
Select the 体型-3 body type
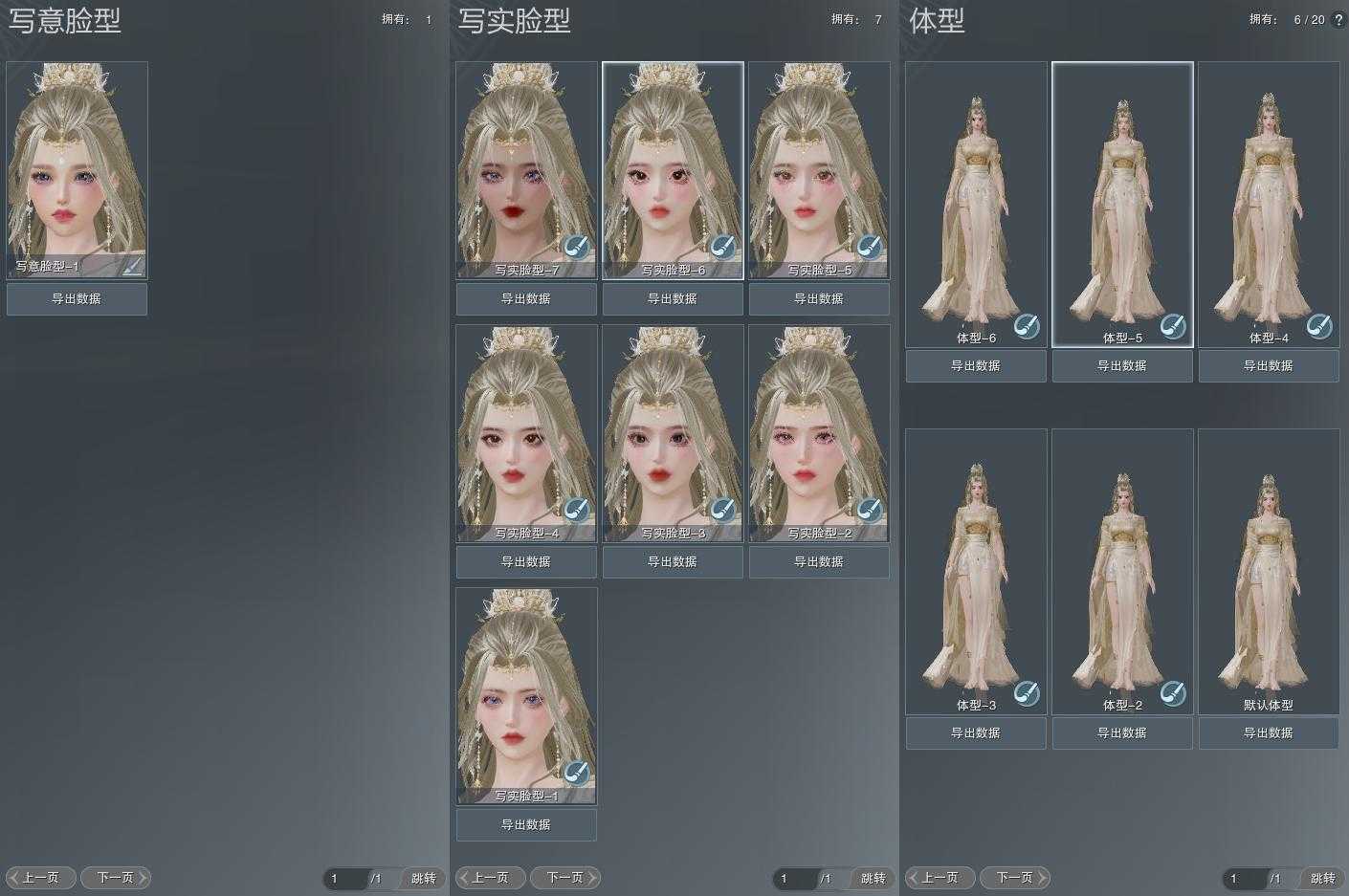[x=976, y=571]
